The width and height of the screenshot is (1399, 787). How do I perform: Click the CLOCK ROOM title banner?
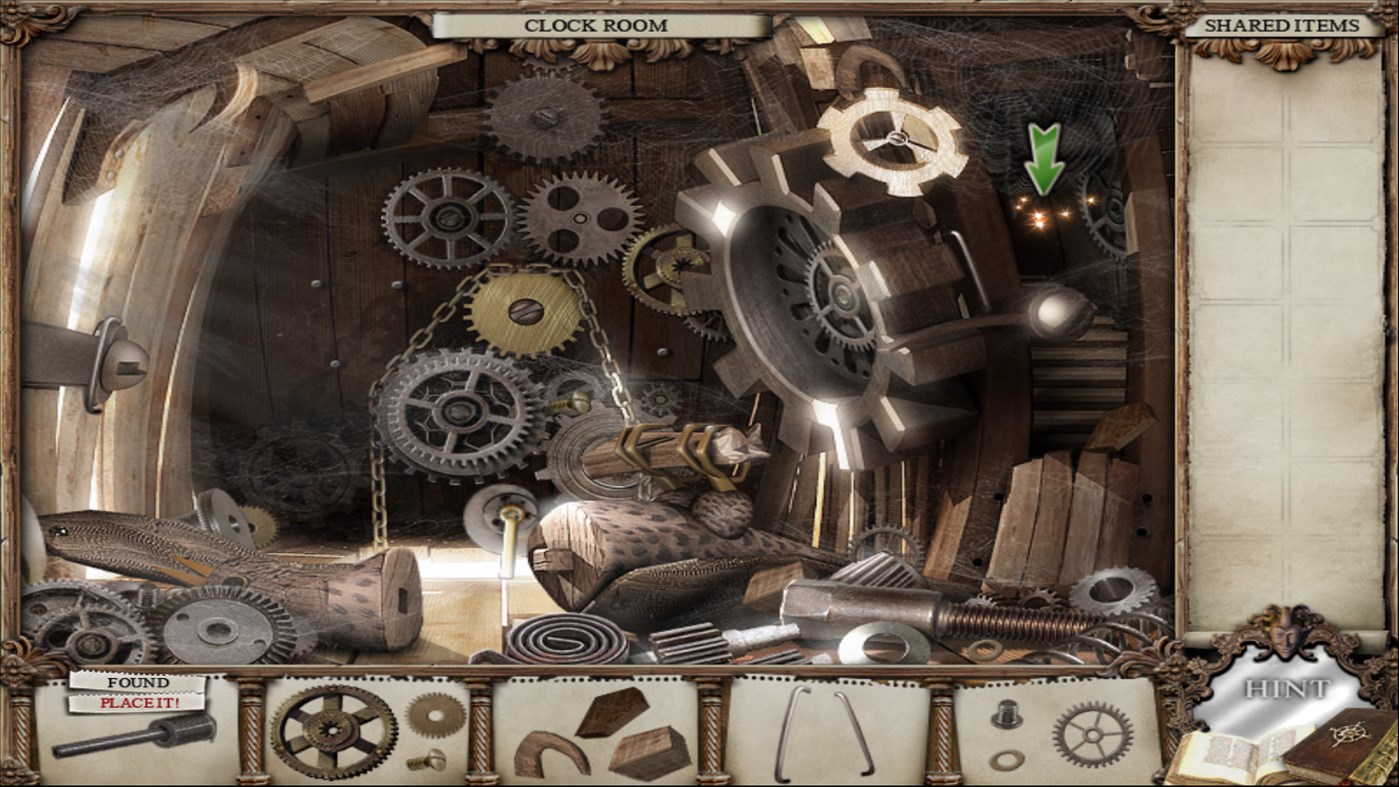click(599, 24)
